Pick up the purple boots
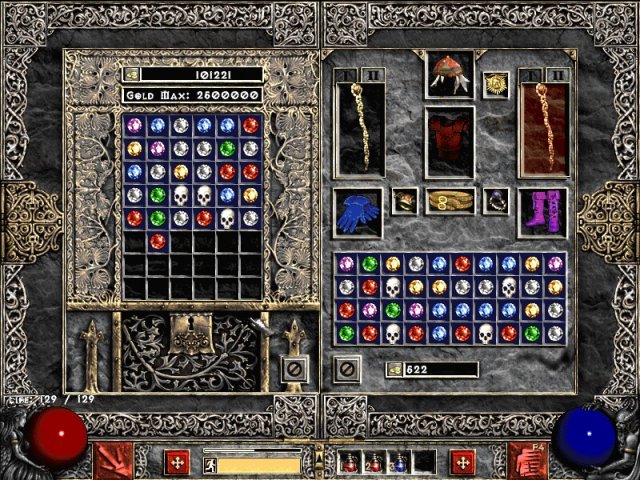The image size is (640, 480). pos(541,213)
